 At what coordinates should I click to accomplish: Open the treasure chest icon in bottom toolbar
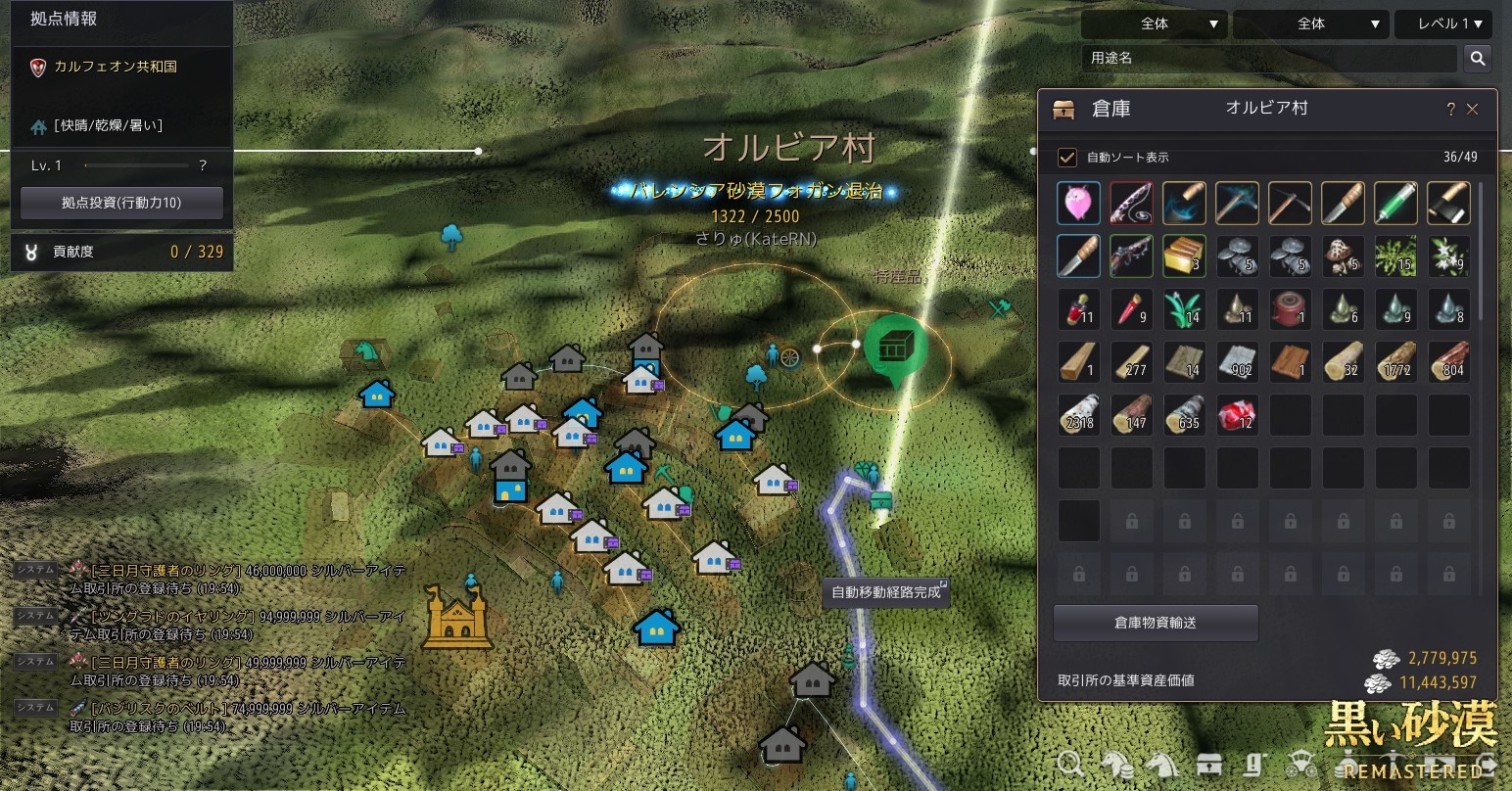1211,765
